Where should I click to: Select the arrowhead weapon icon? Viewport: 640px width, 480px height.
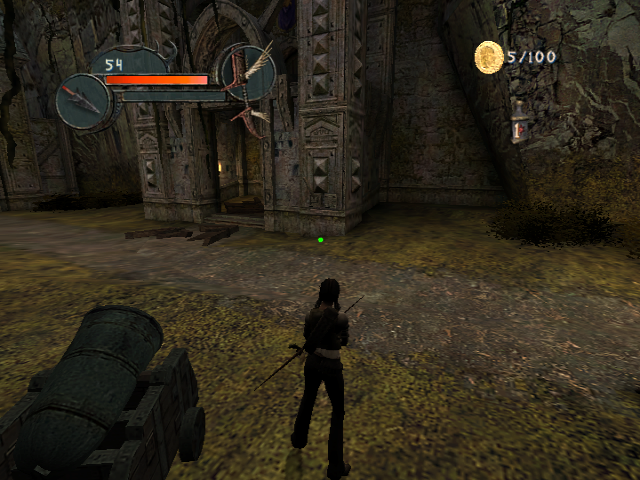82,101
